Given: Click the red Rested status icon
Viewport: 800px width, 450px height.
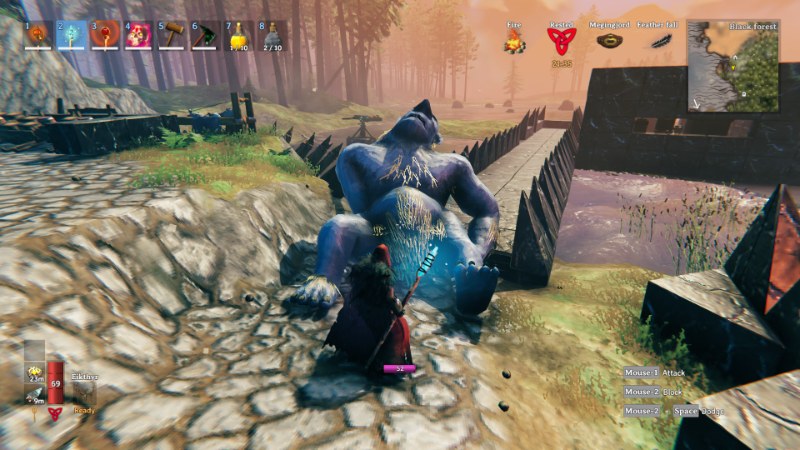Looking at the screenshot, I should click(x=561, y=41).
